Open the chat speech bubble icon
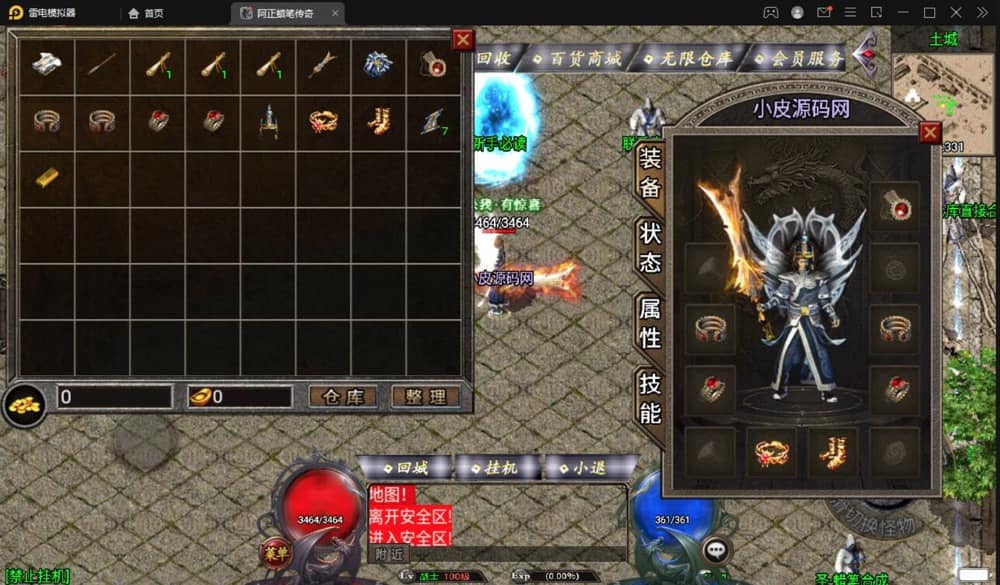The height and width of the screenshot is (585, 1000). (715, 549)
